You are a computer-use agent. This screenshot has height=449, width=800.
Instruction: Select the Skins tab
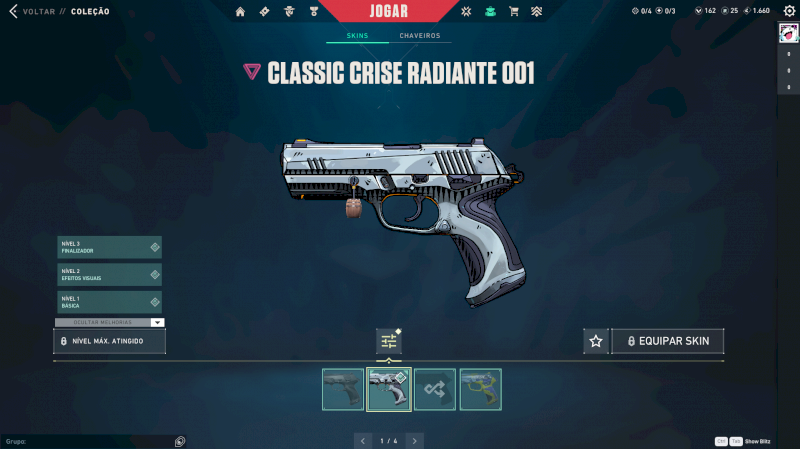(357, 36)
